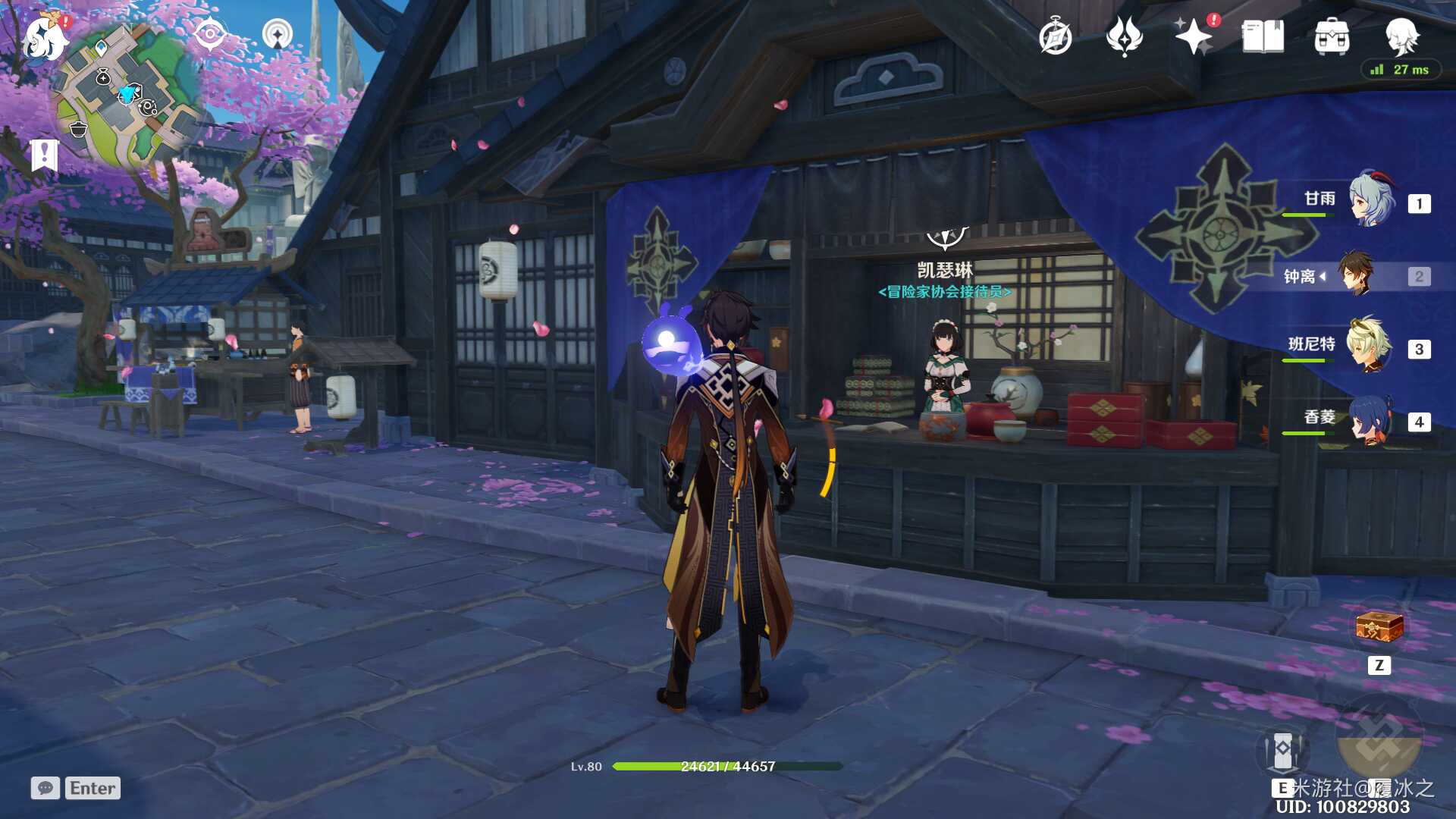Screen dimensions: 1456x819
Task: Toggle the elemental sight signal icon
Action: [x=277, y=34]
